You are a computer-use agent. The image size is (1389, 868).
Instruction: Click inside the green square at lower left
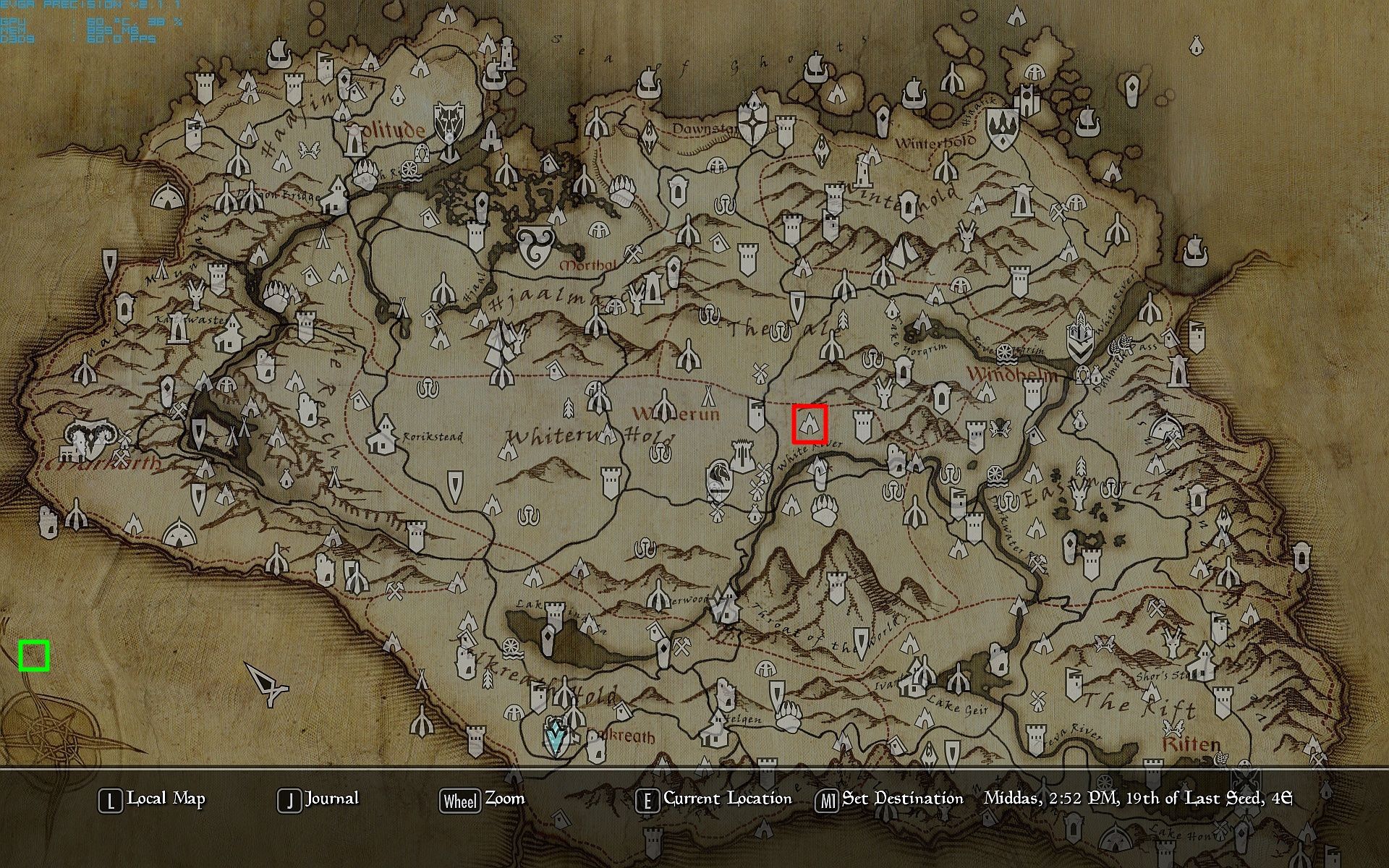click(34, 655)
